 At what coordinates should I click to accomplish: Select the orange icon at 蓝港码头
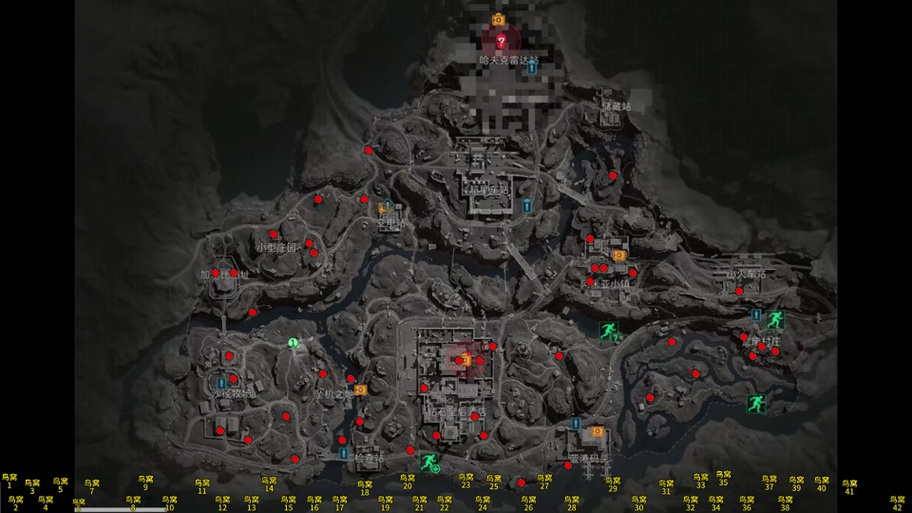point(598,432)
